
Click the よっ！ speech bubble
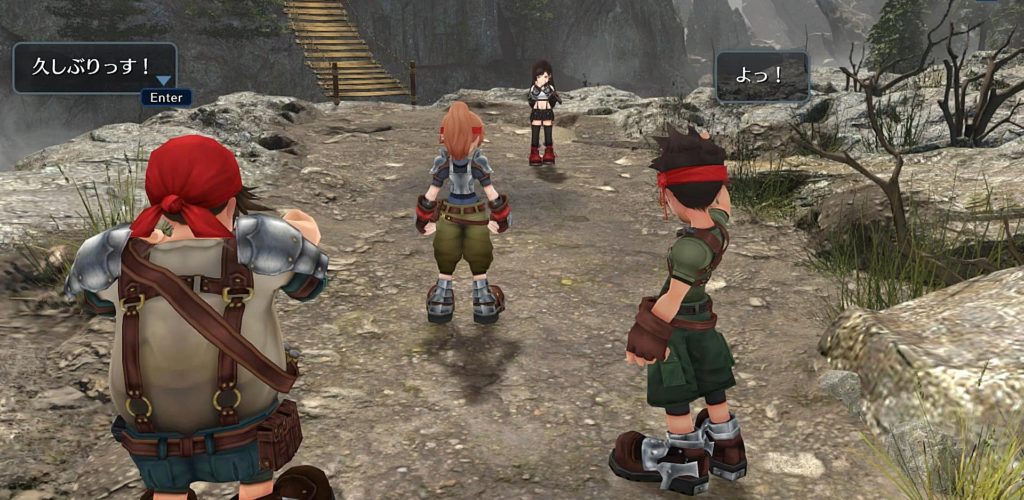click(x=762, y=76)
